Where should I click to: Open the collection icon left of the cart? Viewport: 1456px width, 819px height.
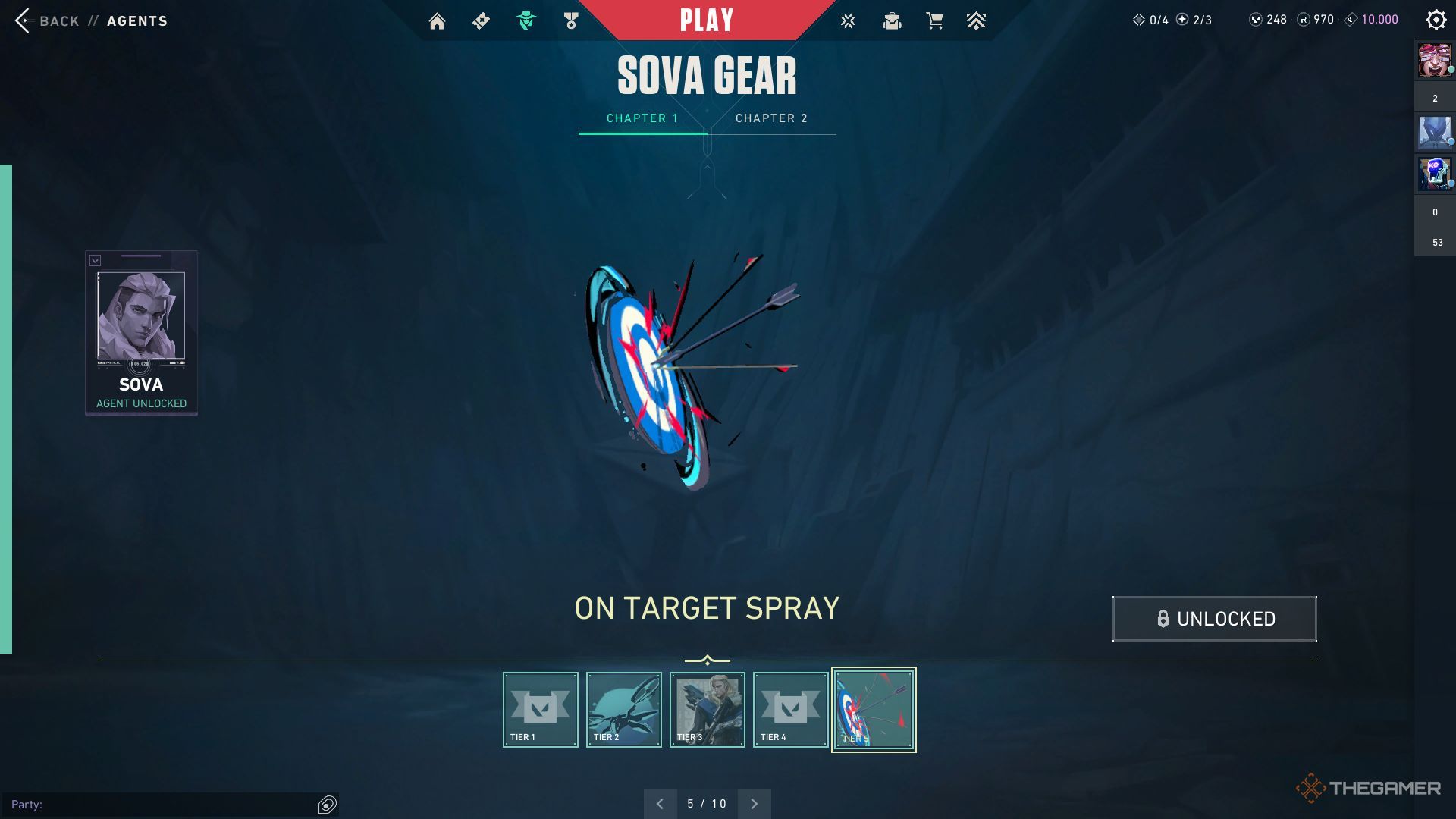(892, 21)
